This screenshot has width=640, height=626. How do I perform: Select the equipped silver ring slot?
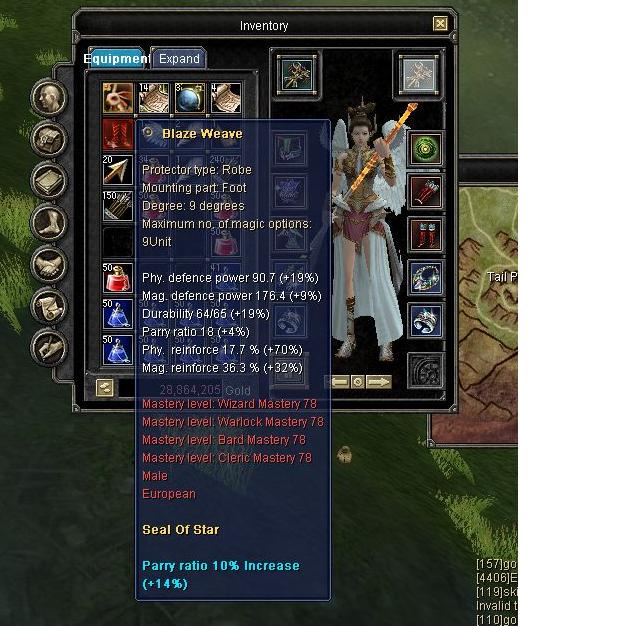pyautogui.click(x=427, y=321)
